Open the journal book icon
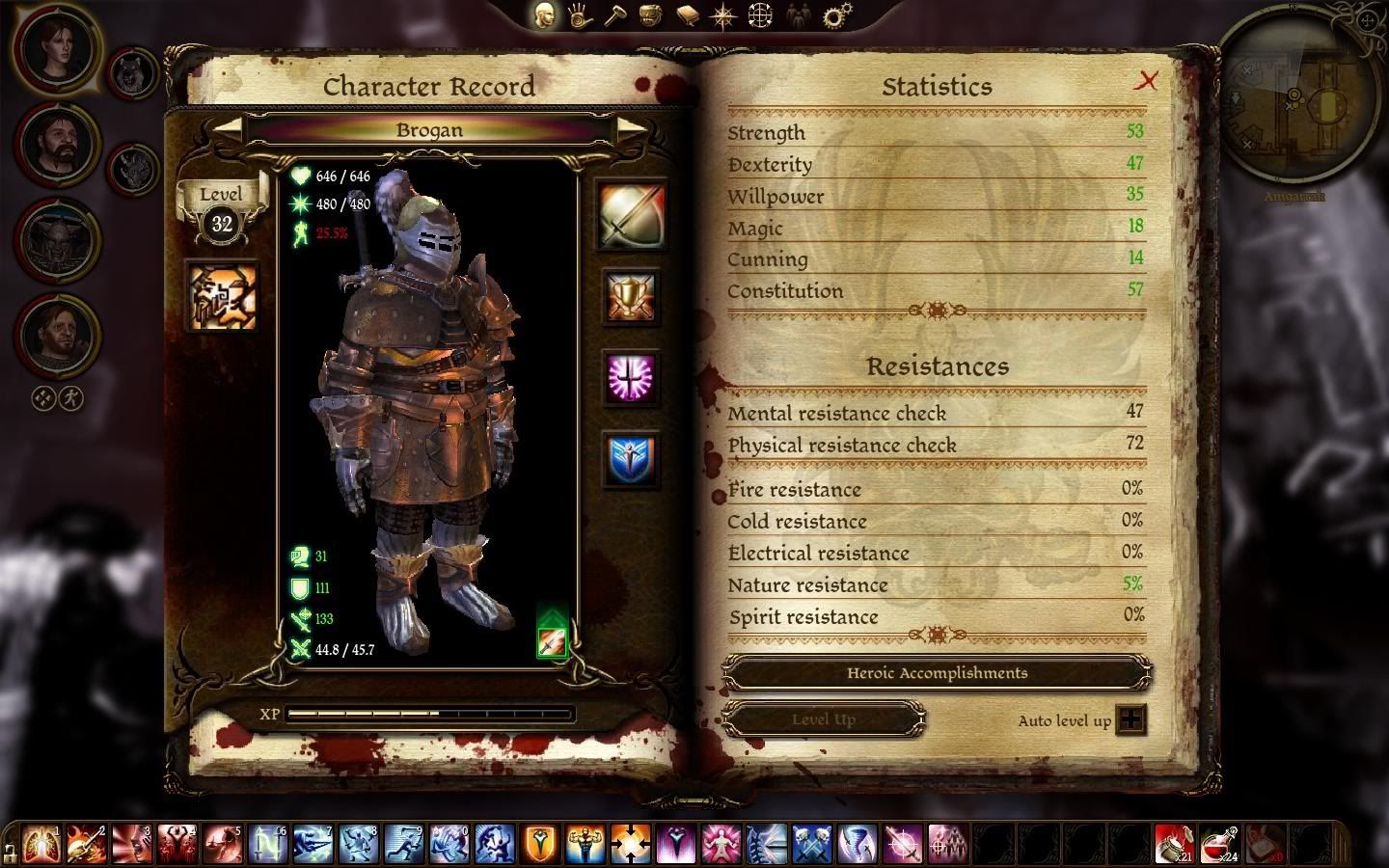This screenshot has height=868, width=1389. coord(687,15)
